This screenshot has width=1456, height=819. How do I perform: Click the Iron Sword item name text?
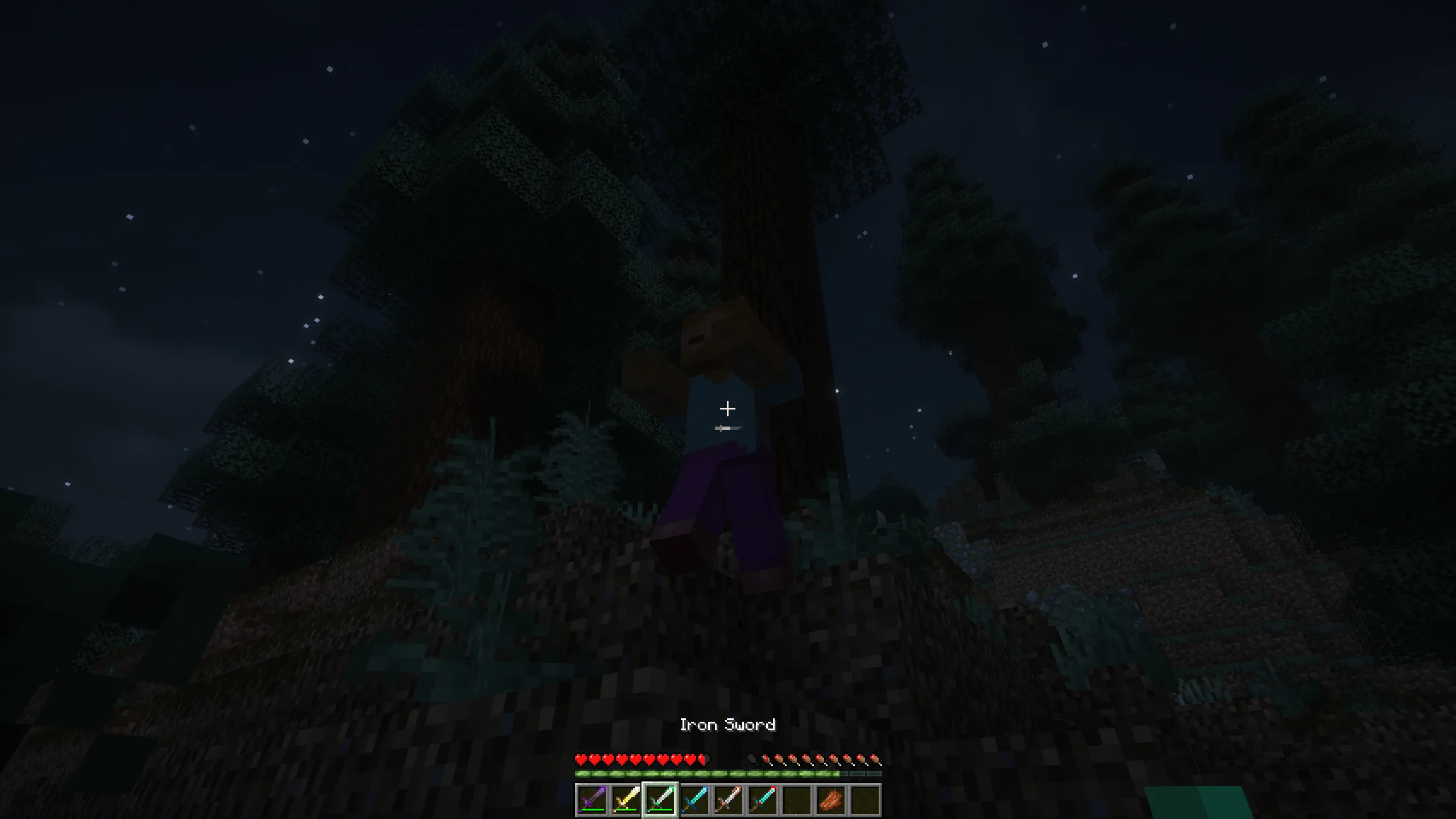click(728, 725)
